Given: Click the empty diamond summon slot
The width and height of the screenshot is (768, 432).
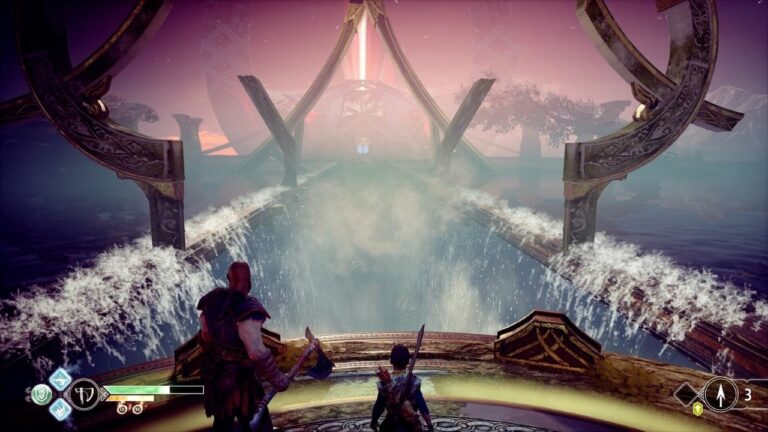Looking at the screenshot, I should point(688,393).
